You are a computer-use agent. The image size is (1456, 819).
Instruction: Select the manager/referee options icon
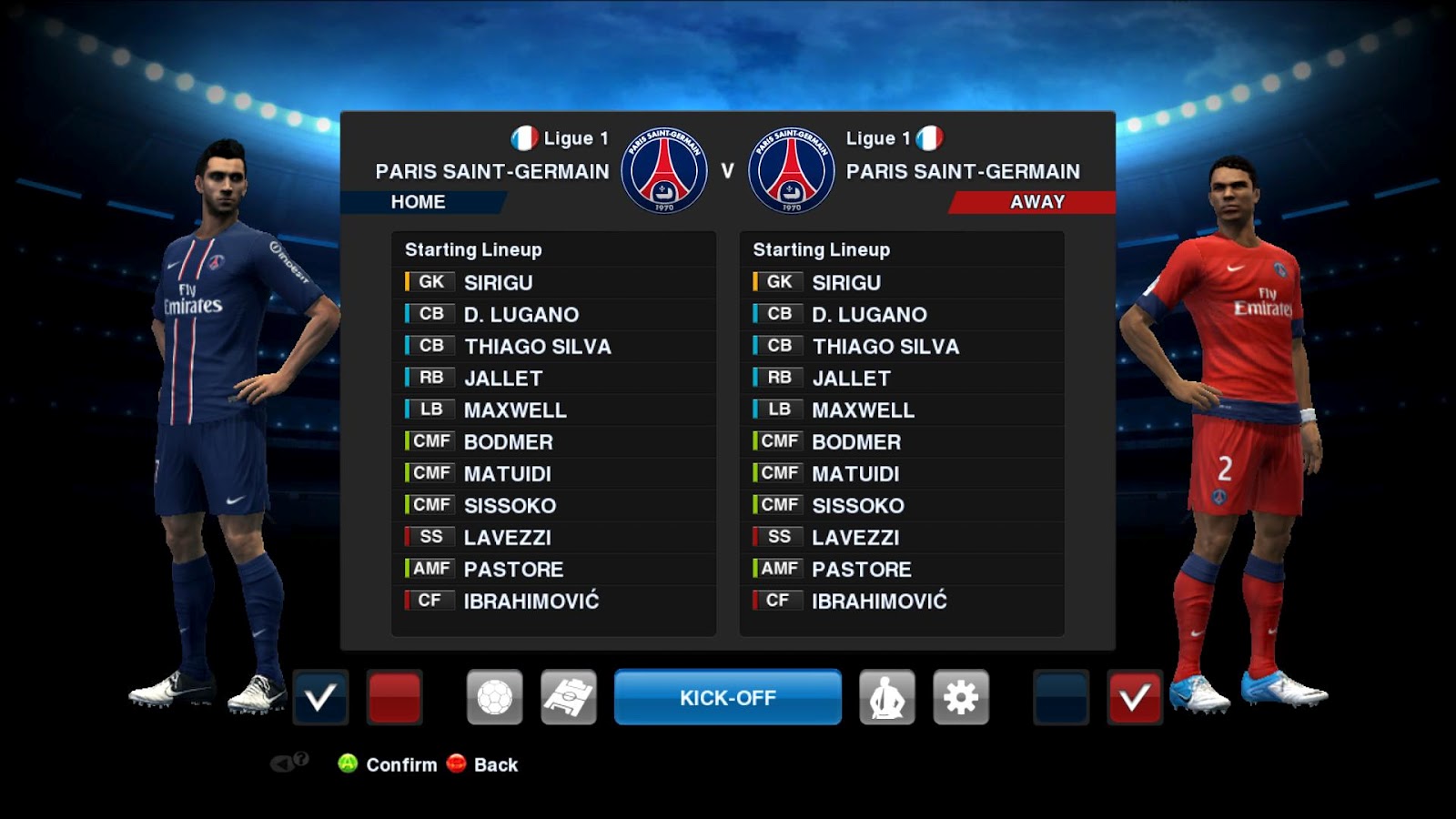pyautogui.click(x=888, y=696)
